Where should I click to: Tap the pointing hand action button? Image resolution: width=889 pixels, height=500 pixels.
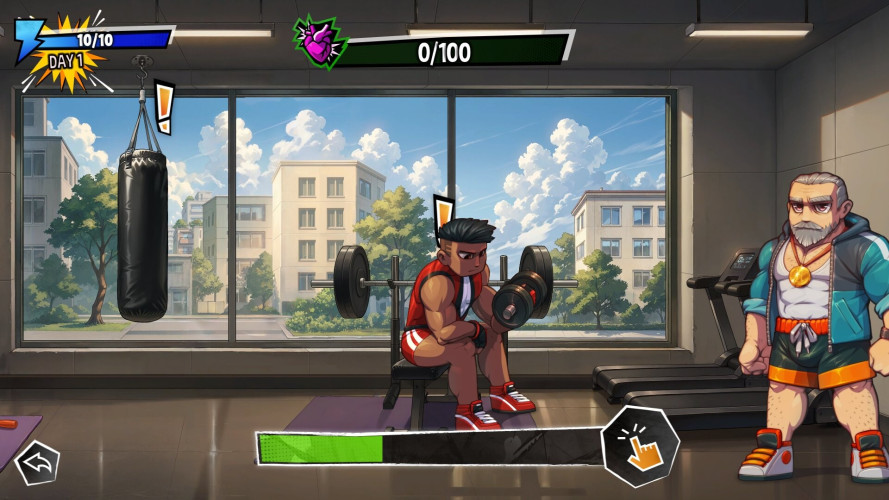click(x=640, y=446)
